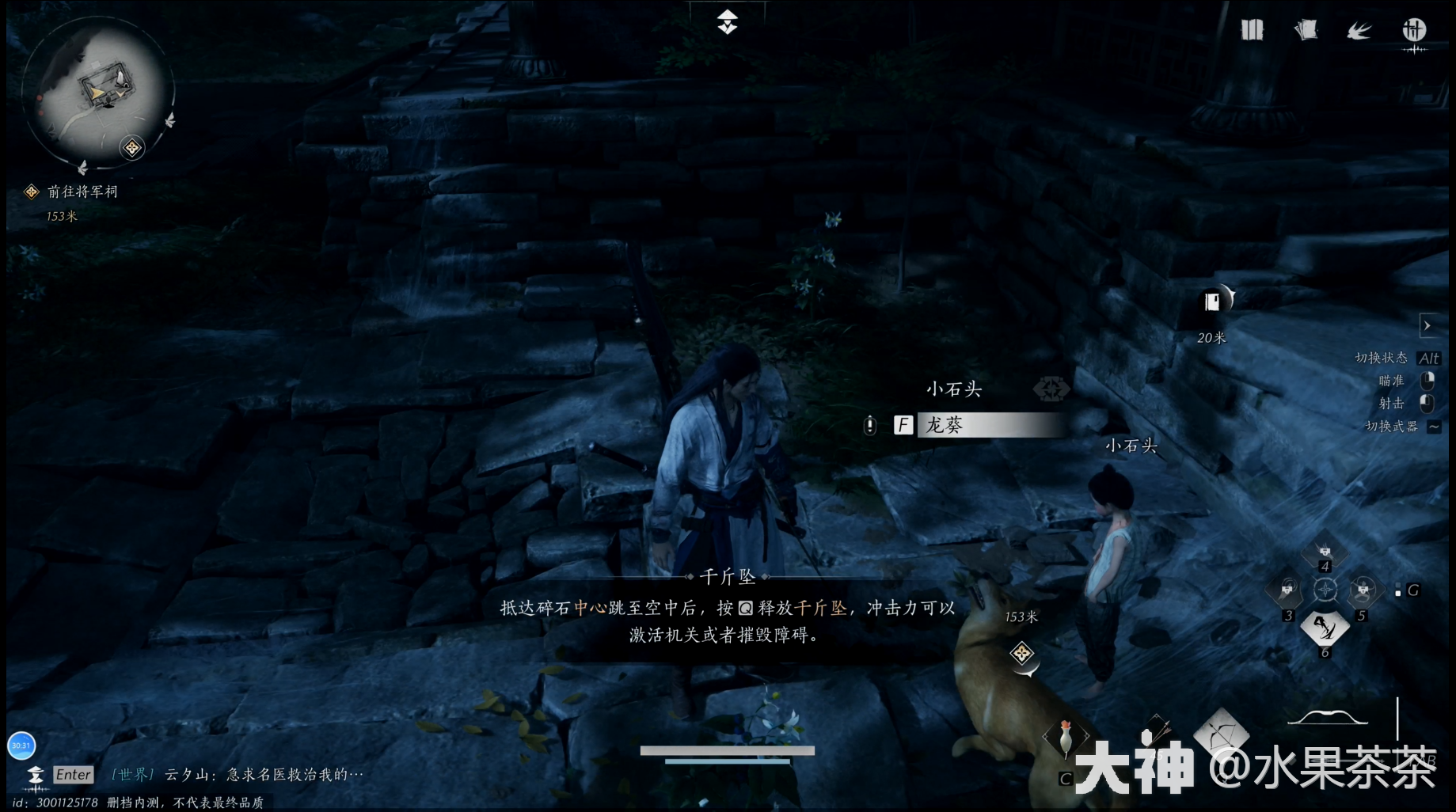
Task: Click the 30:31 timer badge bottom left
Action: click(x=21, y=745)
